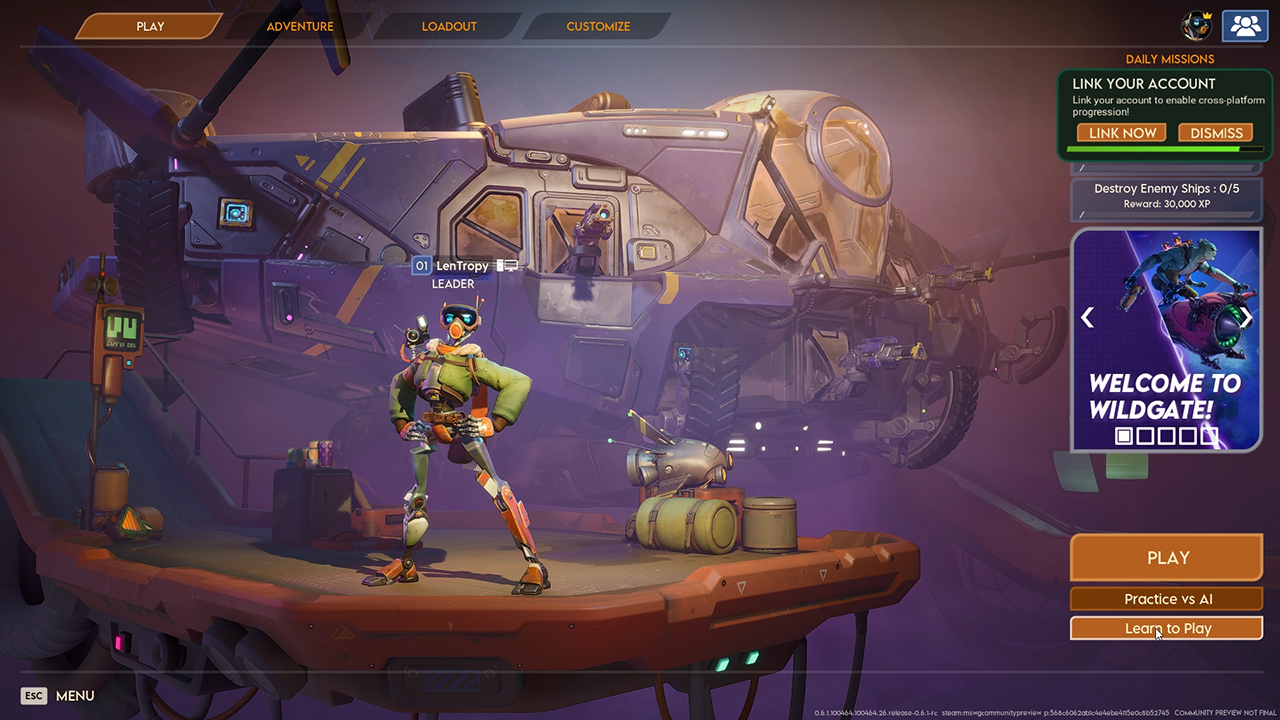Start matchmaking with the big Play button
The height and width of the screenshot is (720, 1280).
[1167, 558]
